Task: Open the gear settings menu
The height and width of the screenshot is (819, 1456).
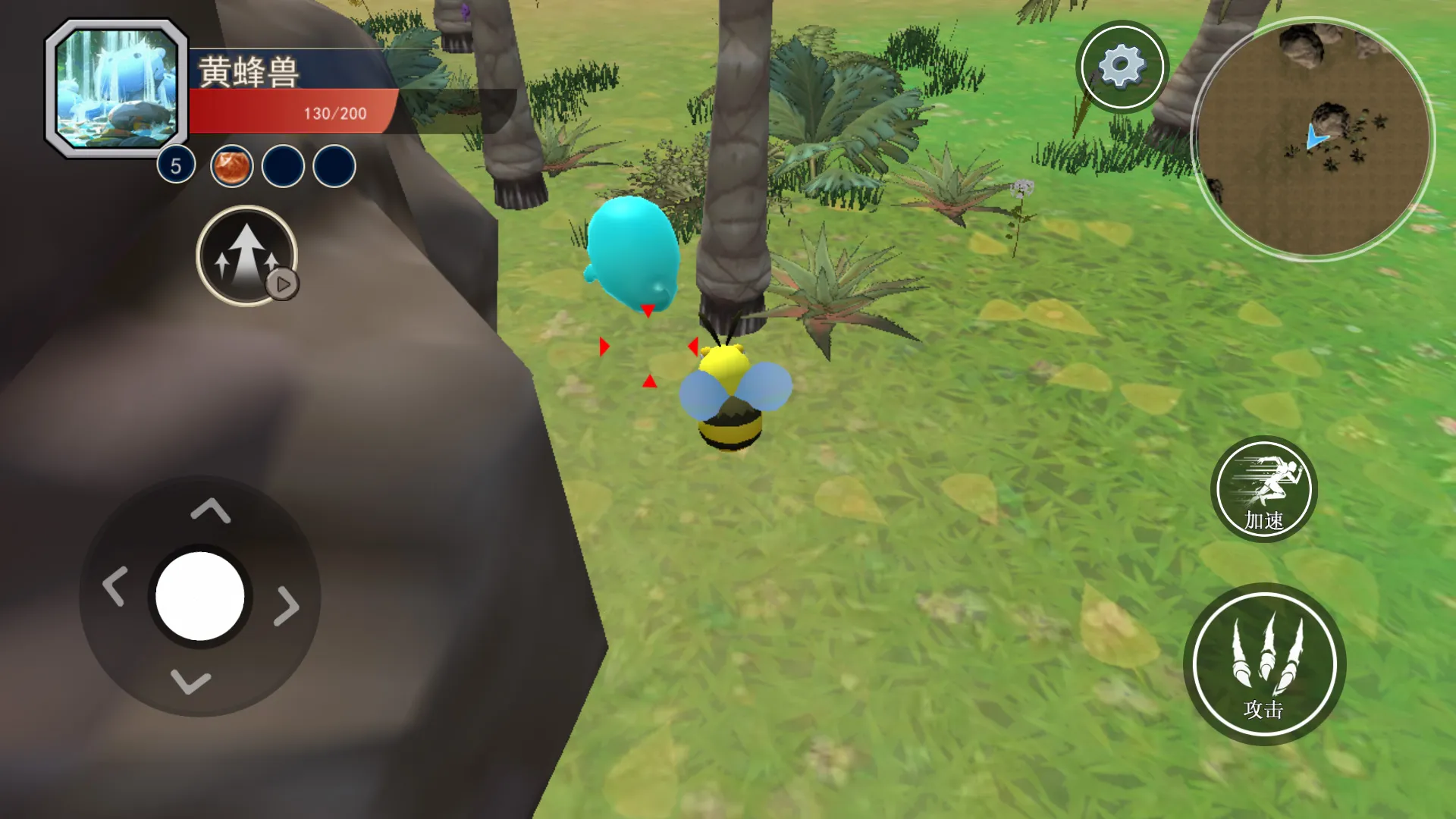Action: 1122,67
